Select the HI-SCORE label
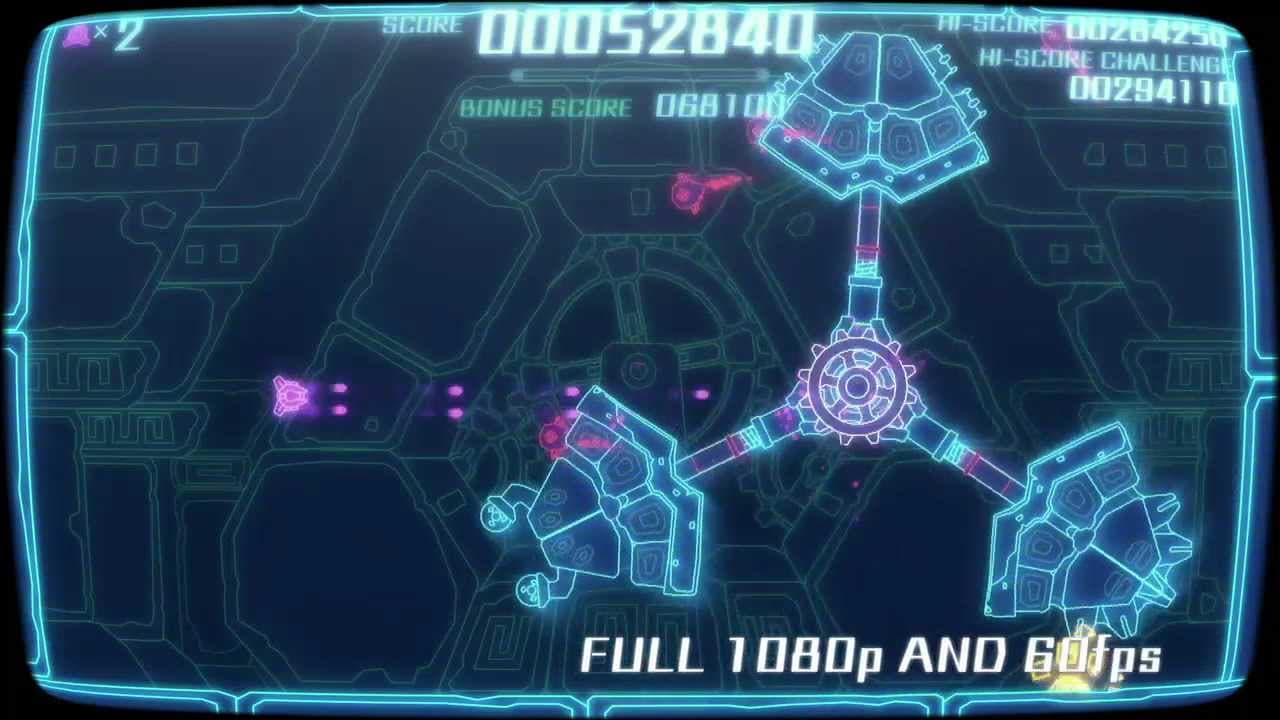 (985, 25)
